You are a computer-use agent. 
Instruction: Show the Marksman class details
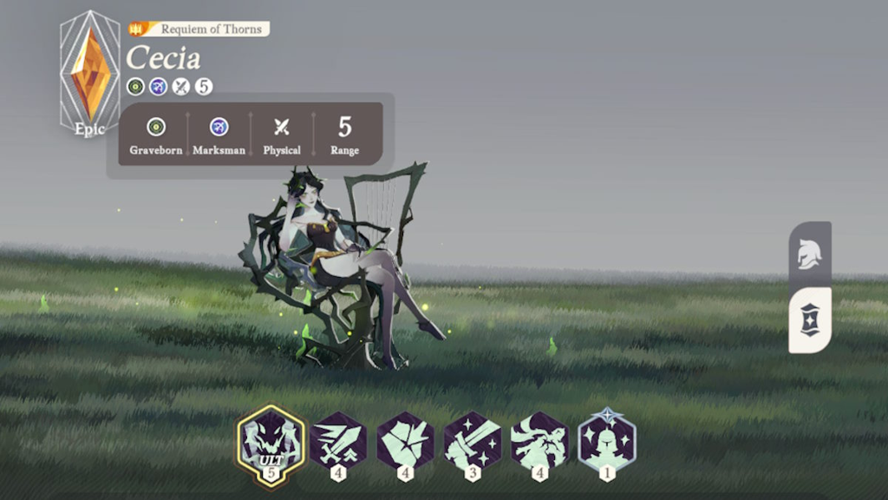coord(219,134)
